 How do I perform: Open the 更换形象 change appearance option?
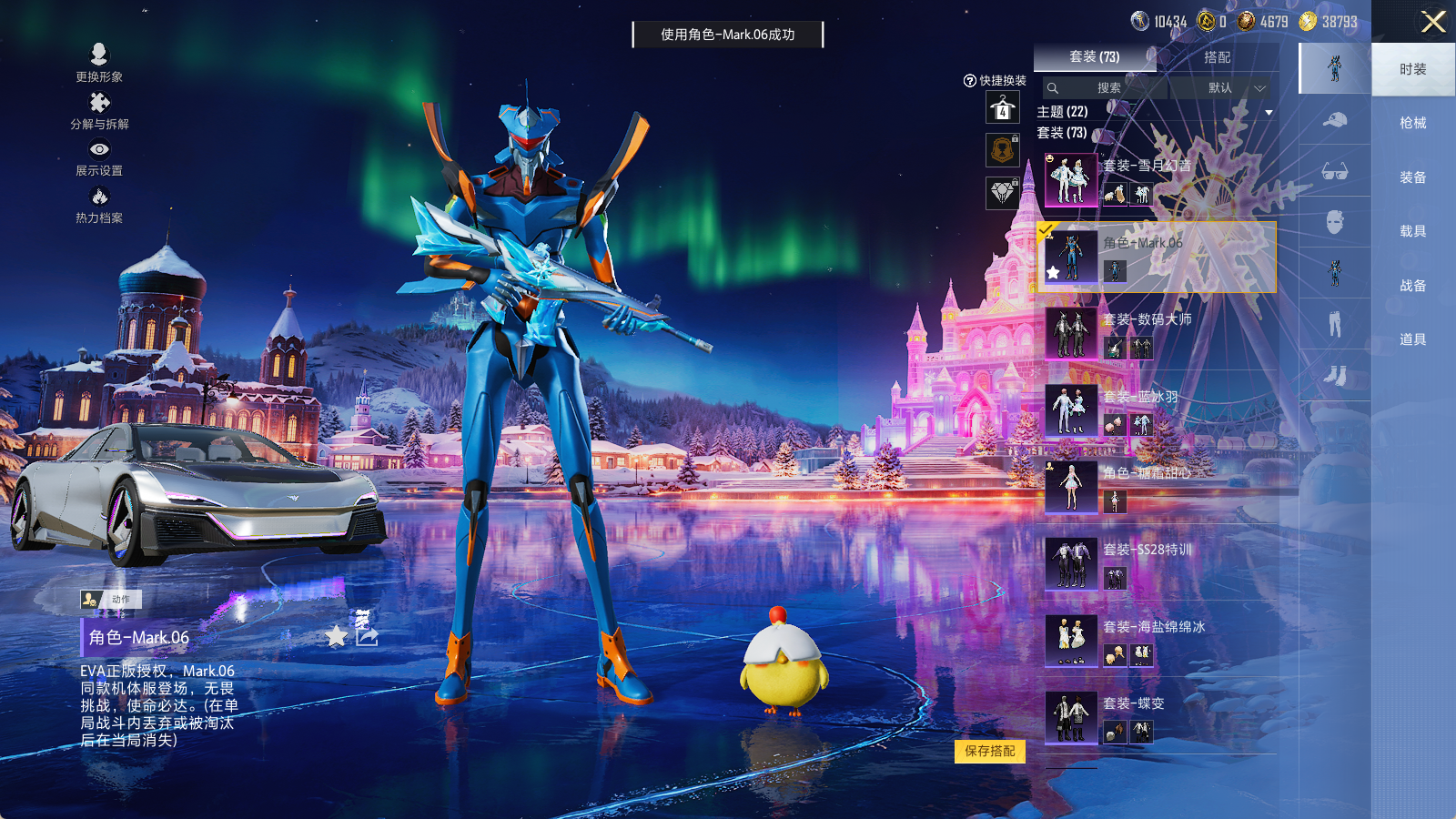[99, 62]
